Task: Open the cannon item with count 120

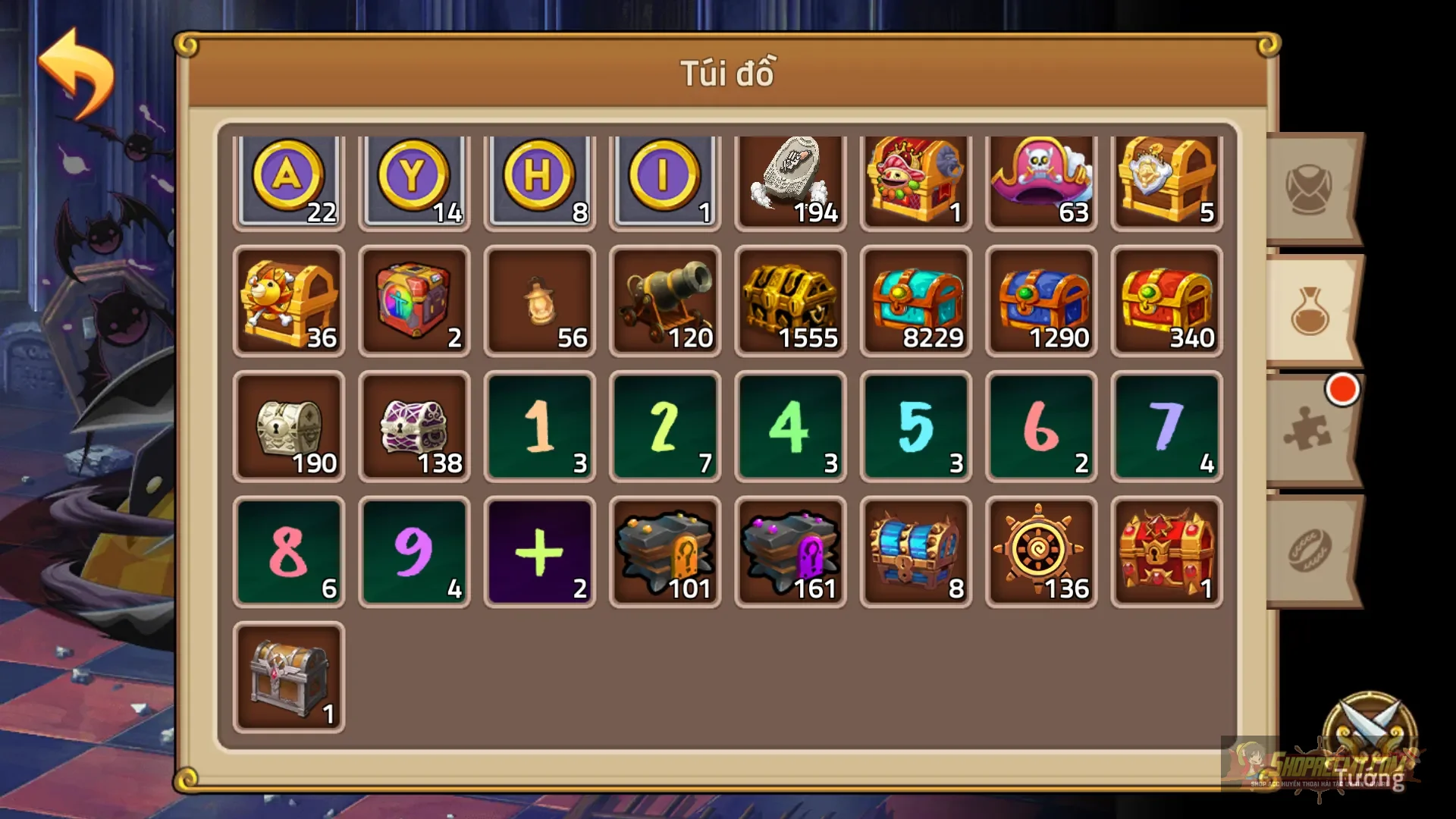Action: [664, 303]
